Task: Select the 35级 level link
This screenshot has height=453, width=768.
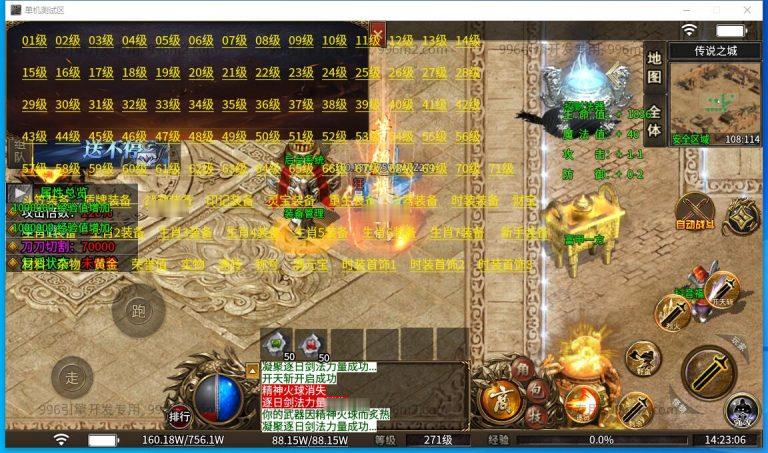Action: tap(234, 104)
